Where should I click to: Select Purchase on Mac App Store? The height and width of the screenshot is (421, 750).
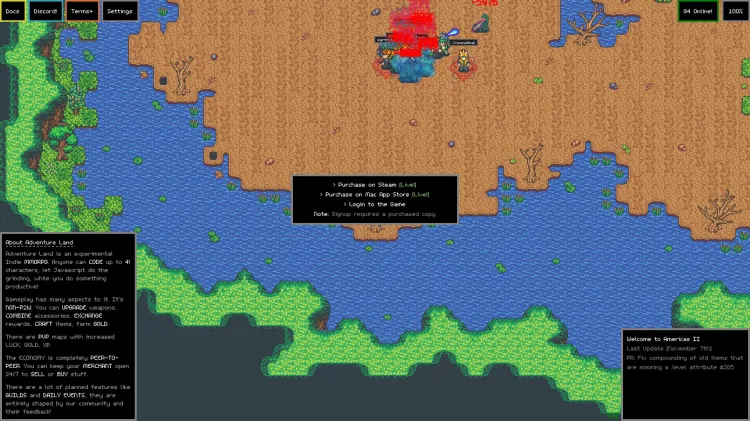pyautogui.click(x=375, y=194)
